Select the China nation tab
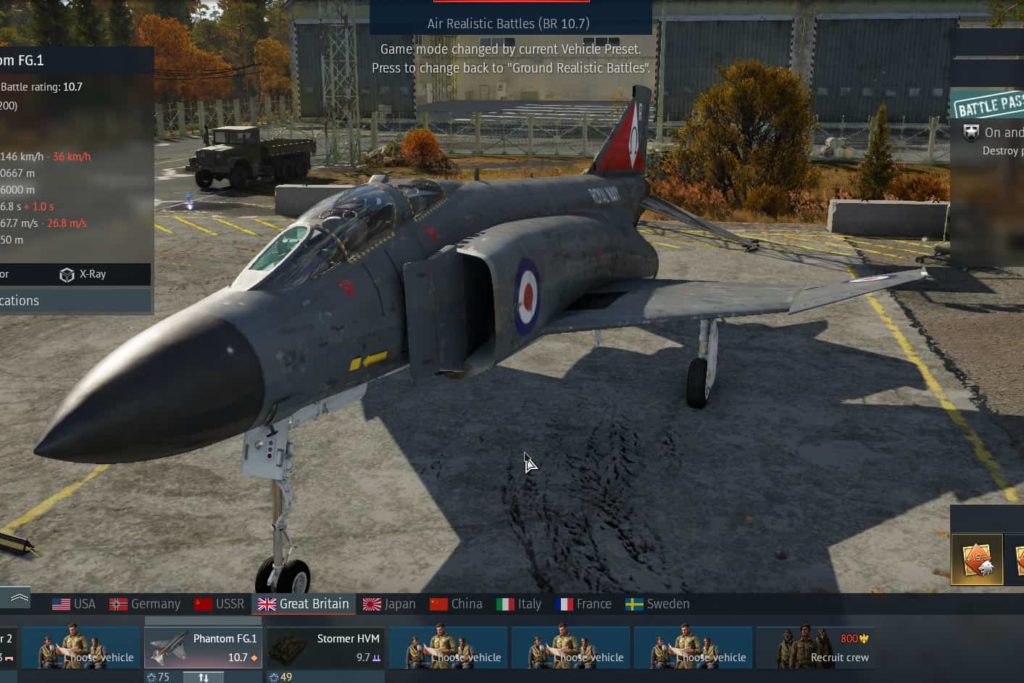Image resolution: width=1024 pixels, height=683 pixels. click(x=456, y=604)
